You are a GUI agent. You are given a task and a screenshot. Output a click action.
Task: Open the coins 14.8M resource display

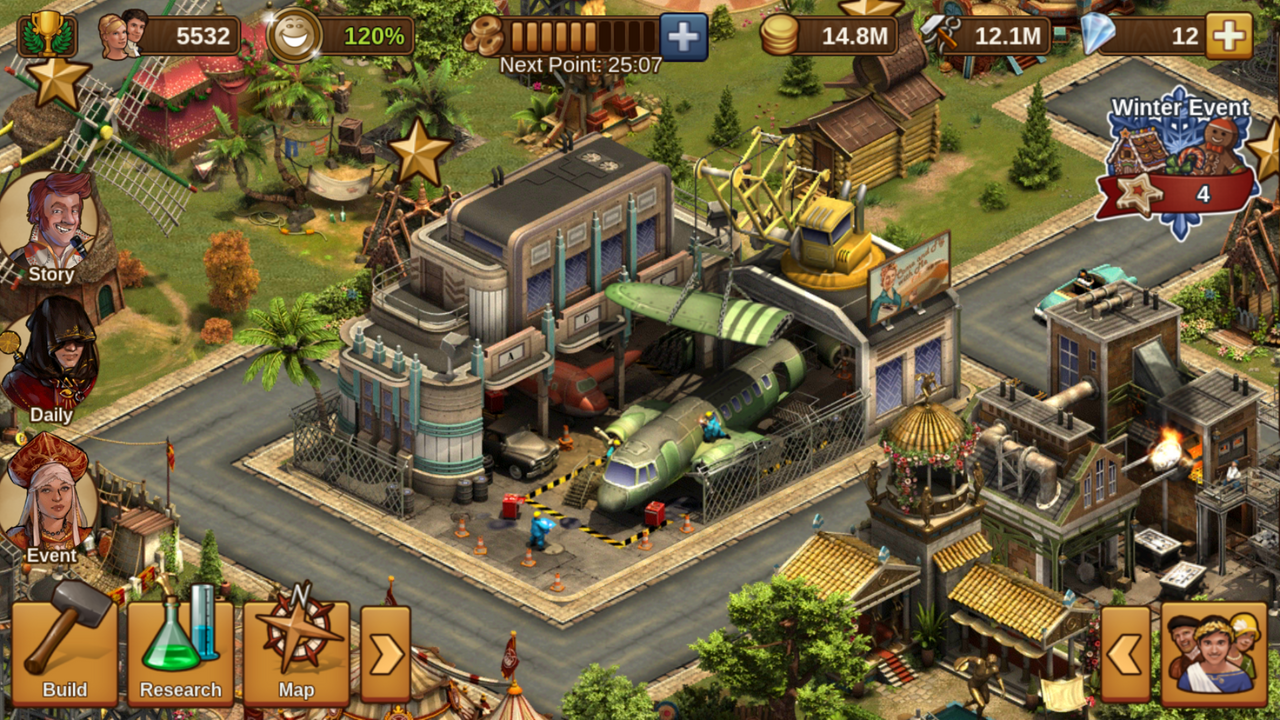(828, 37)
